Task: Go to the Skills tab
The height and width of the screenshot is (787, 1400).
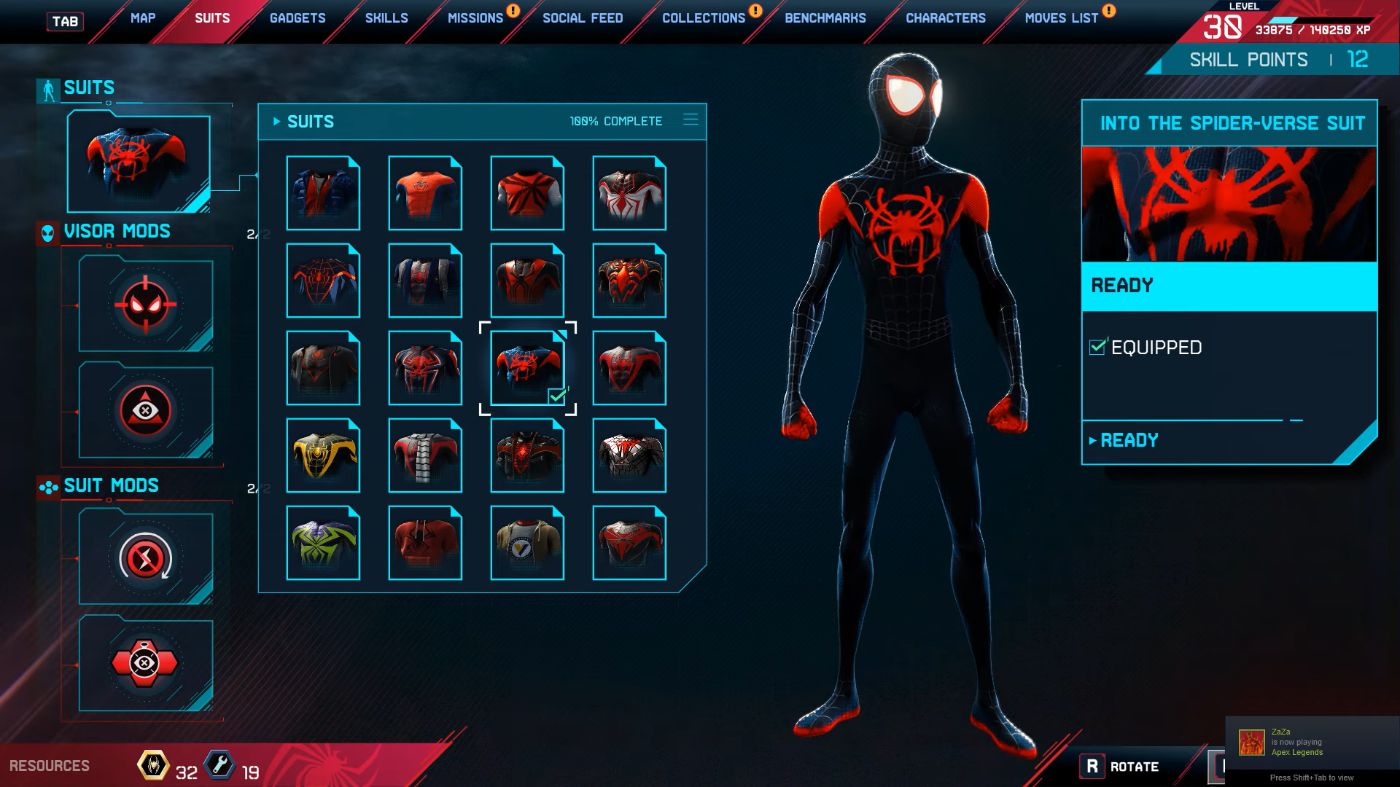Action: 386,18
